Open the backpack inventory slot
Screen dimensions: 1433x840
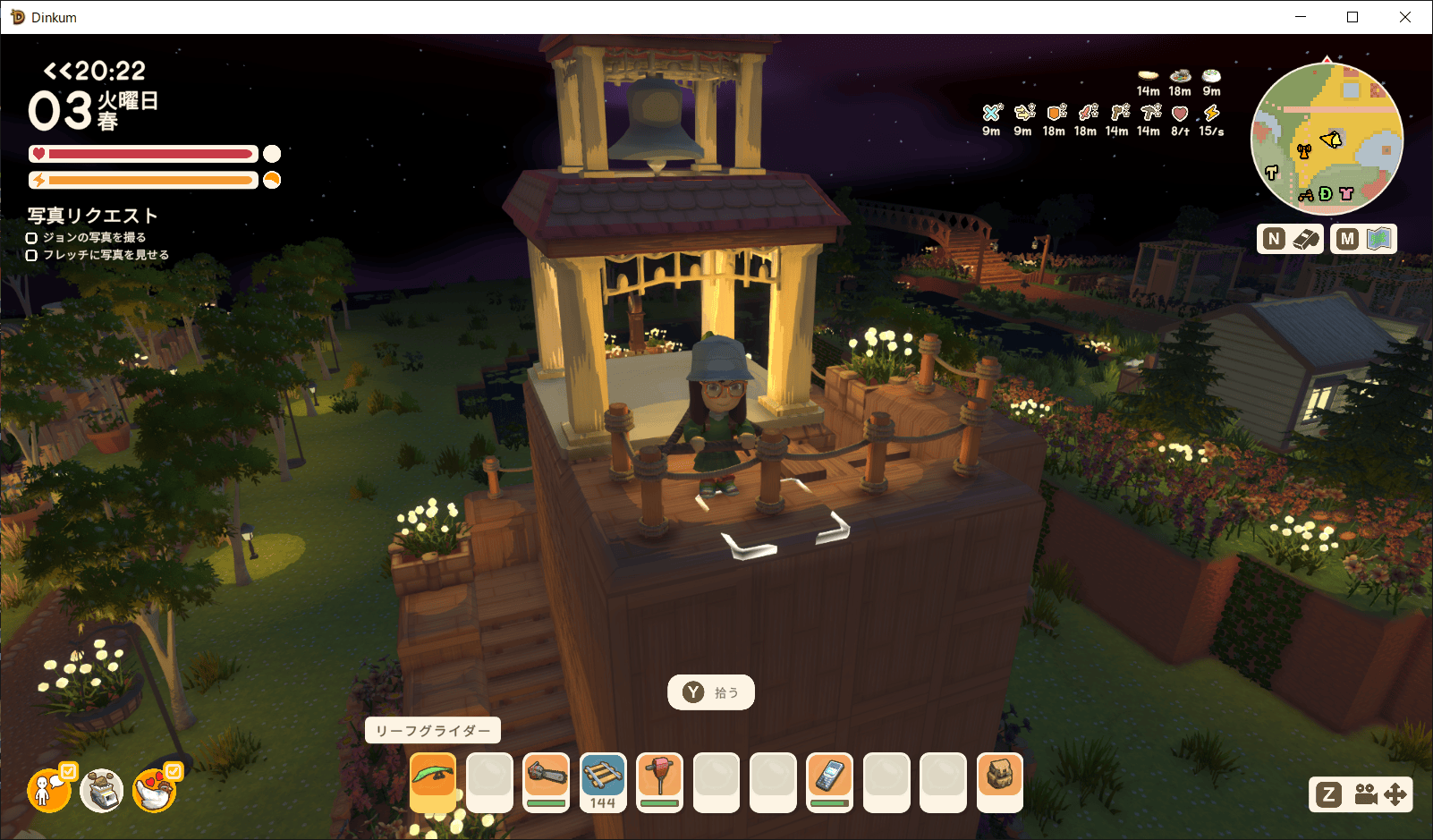coord(1000,781)
